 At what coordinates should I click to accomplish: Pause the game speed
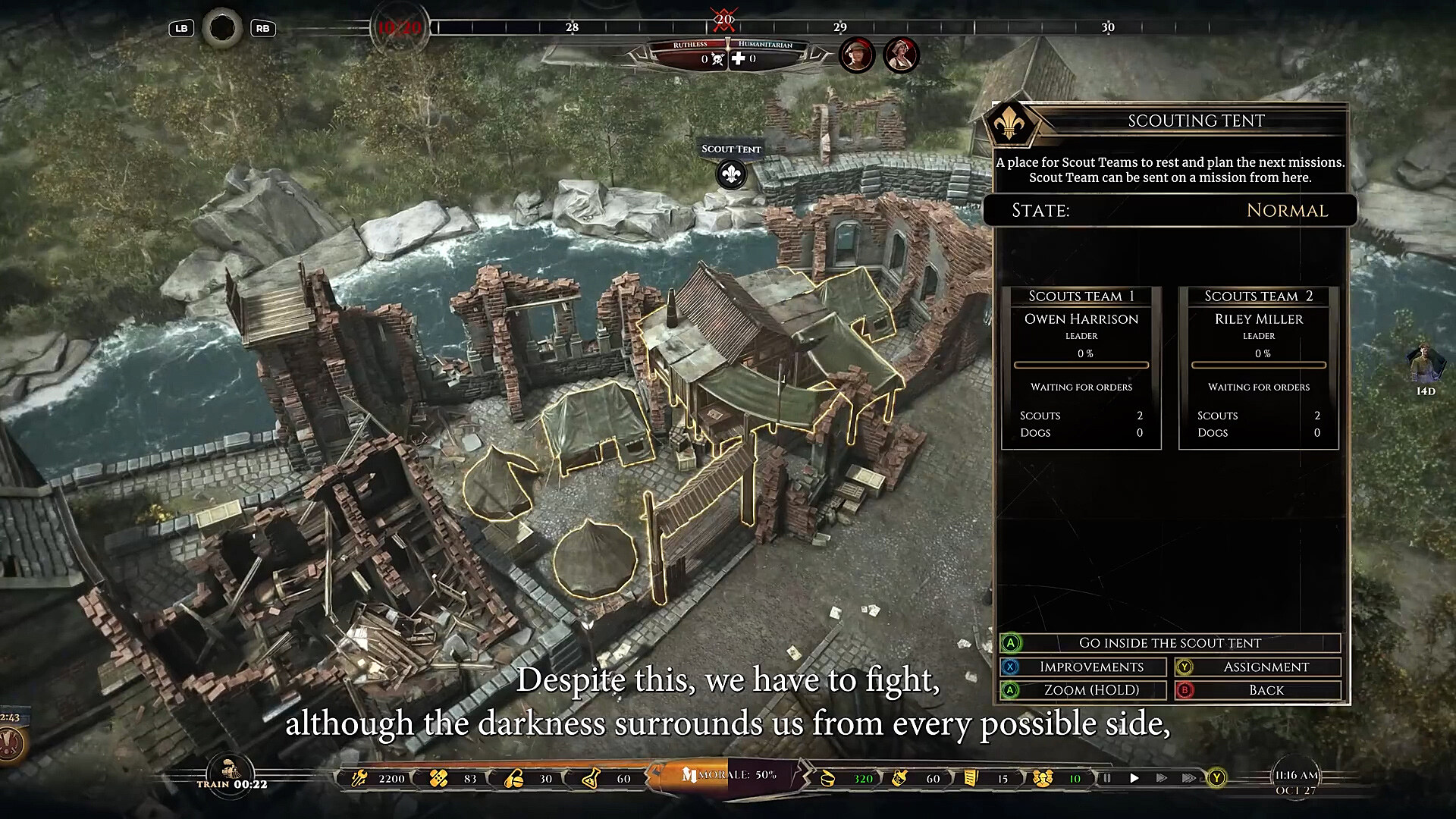pos(1106,778)
